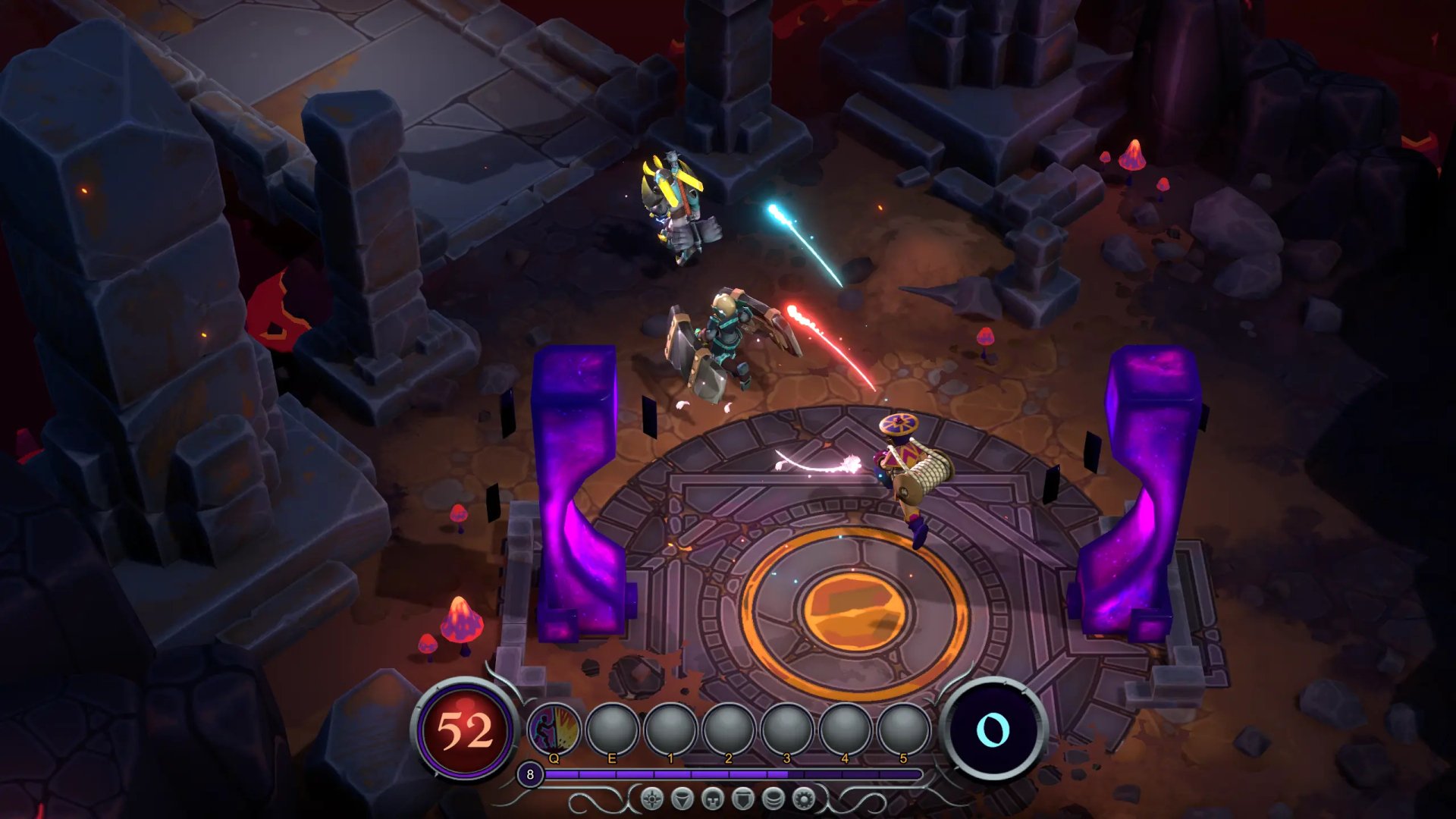This screenshot has height=819, width=1456.
Task: Select the helmet character icon
Action: point(713,799)
